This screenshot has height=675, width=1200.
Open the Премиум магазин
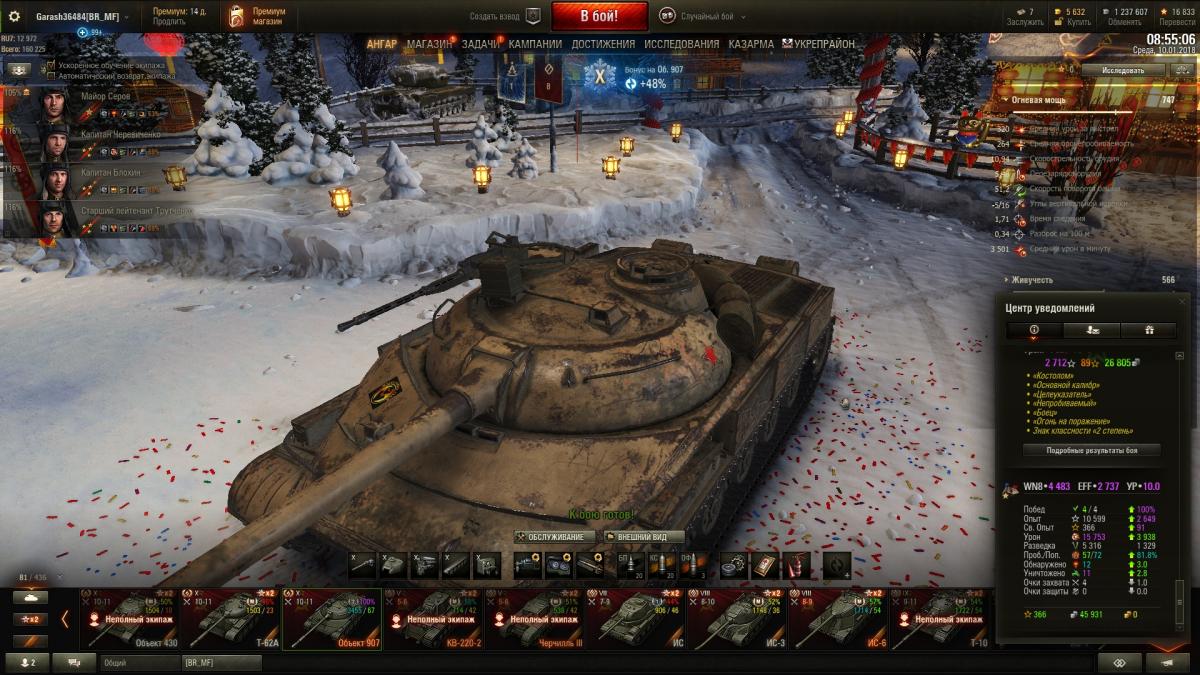tap(257, 16)
